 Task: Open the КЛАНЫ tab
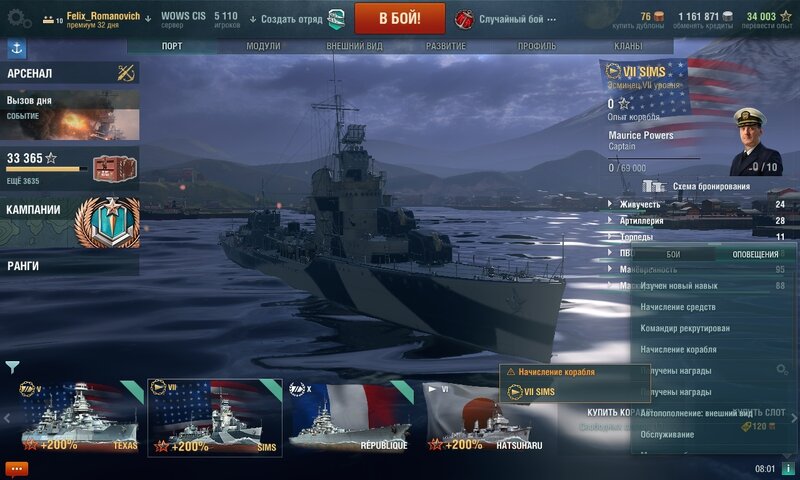[628, 46]
